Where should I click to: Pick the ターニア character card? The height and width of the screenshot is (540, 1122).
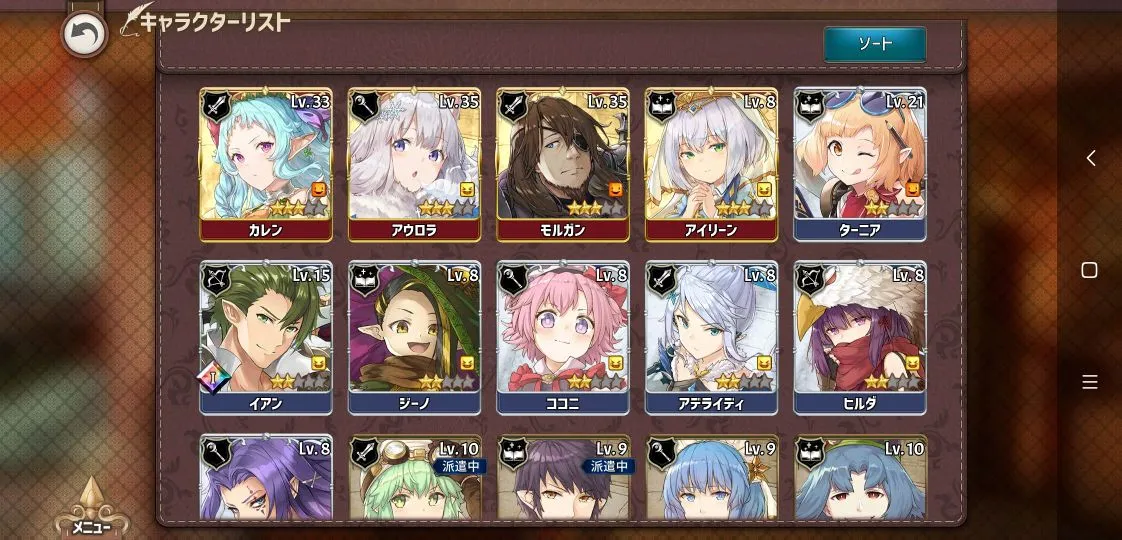click(x=860, y=164)
